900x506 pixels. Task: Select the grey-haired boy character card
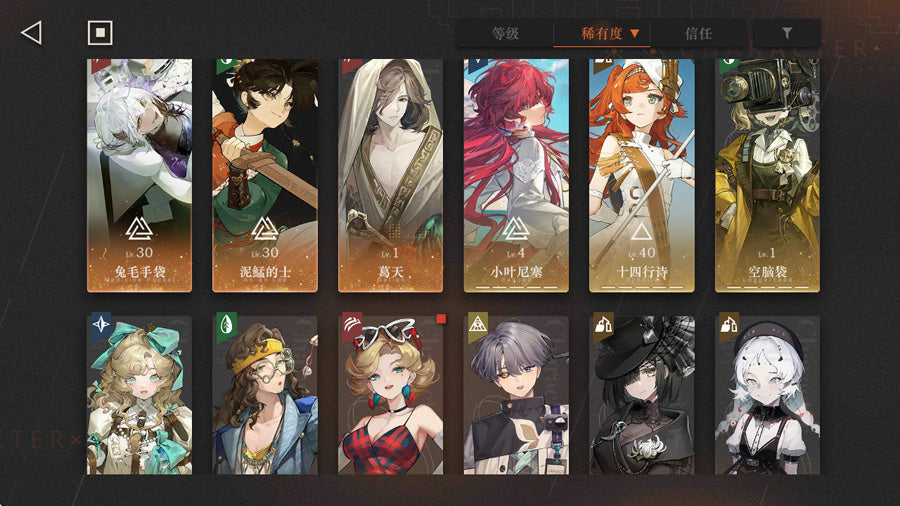tap(516, 395)
